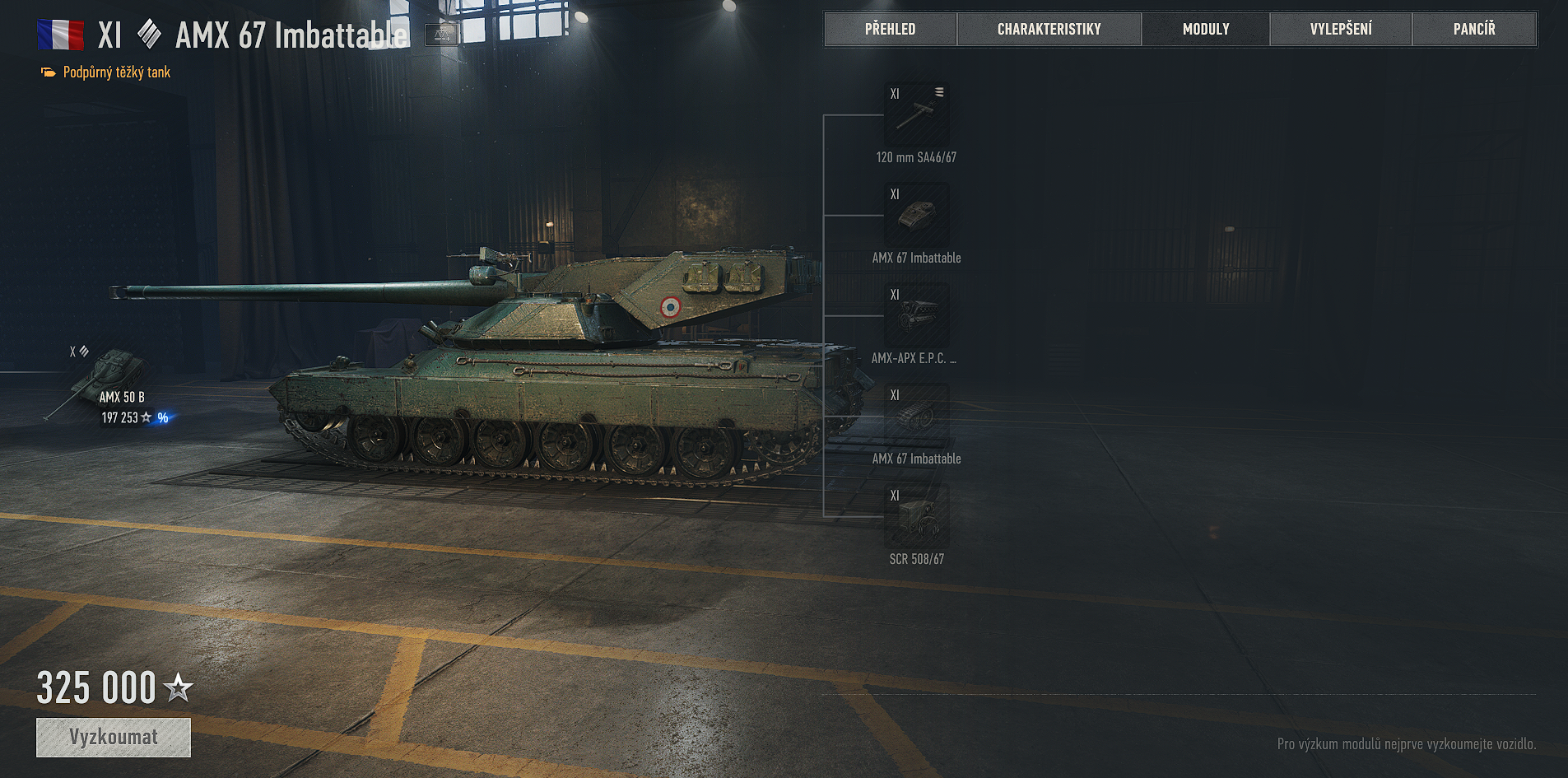Click the French nation flag
1568x778 pixels.
pos(61,34)
